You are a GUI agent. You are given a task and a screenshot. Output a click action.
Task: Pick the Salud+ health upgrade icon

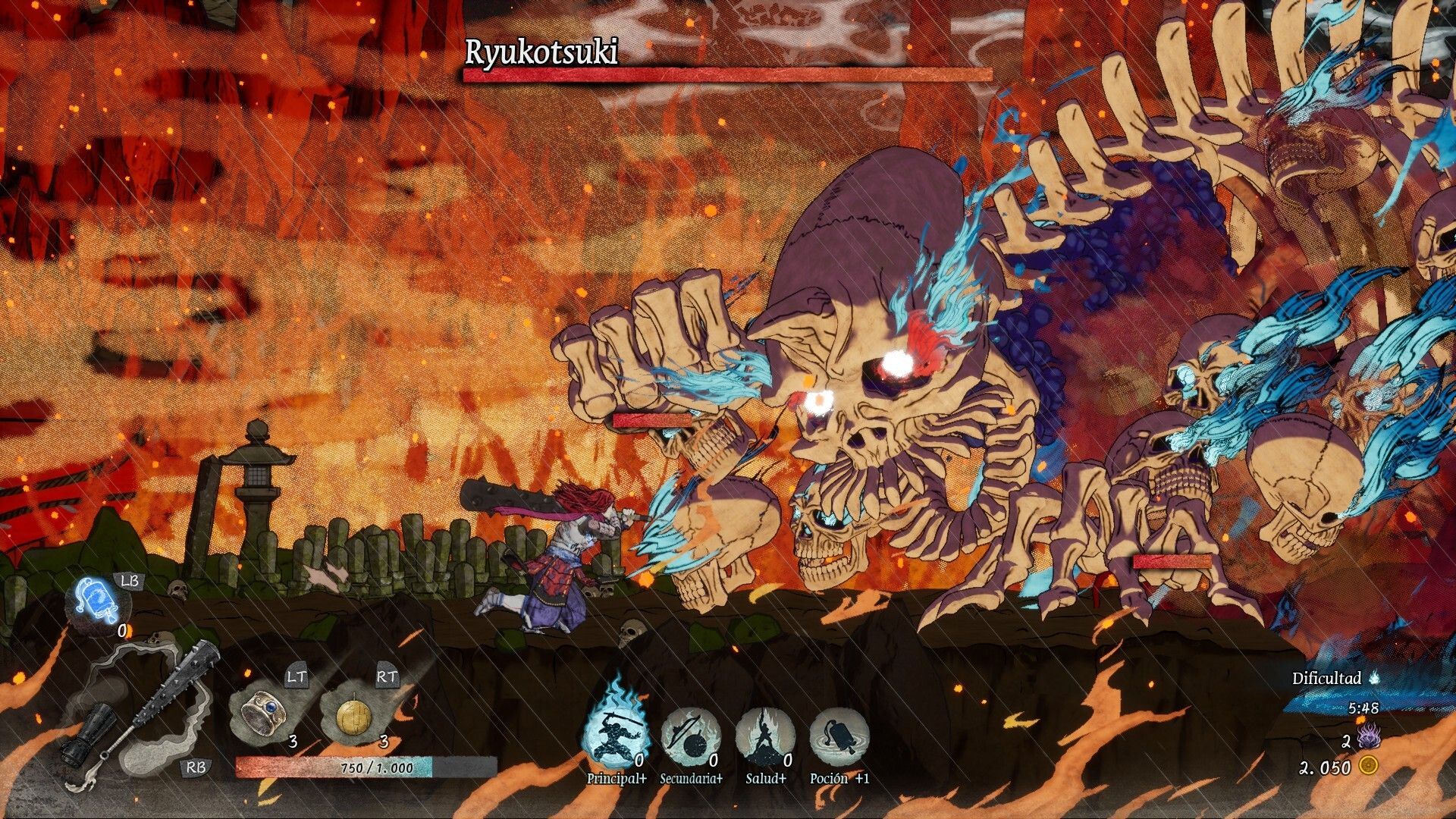click(x=765, y=735)
